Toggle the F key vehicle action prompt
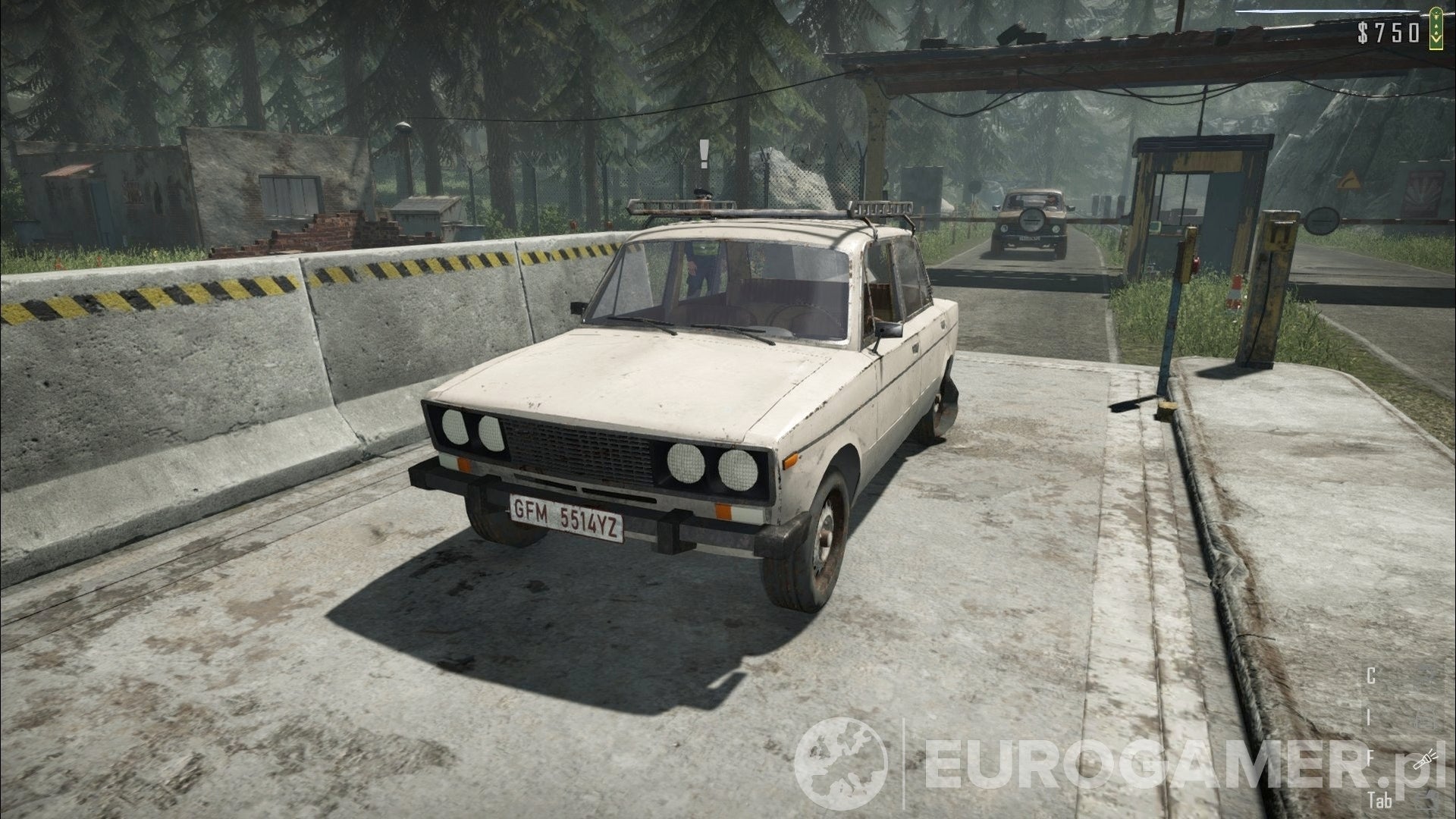The height and width of the screenshot is (819, 1456). click(1370, 756)
